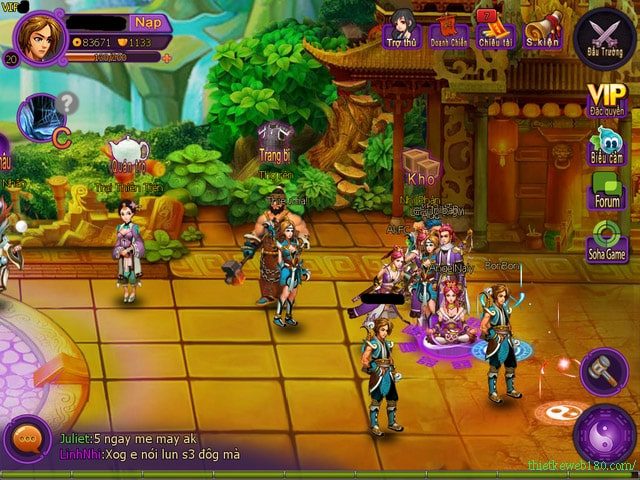This screenshot has height=480, width=640.
Task: Open the spider web rank C icon
Action: 42,117
